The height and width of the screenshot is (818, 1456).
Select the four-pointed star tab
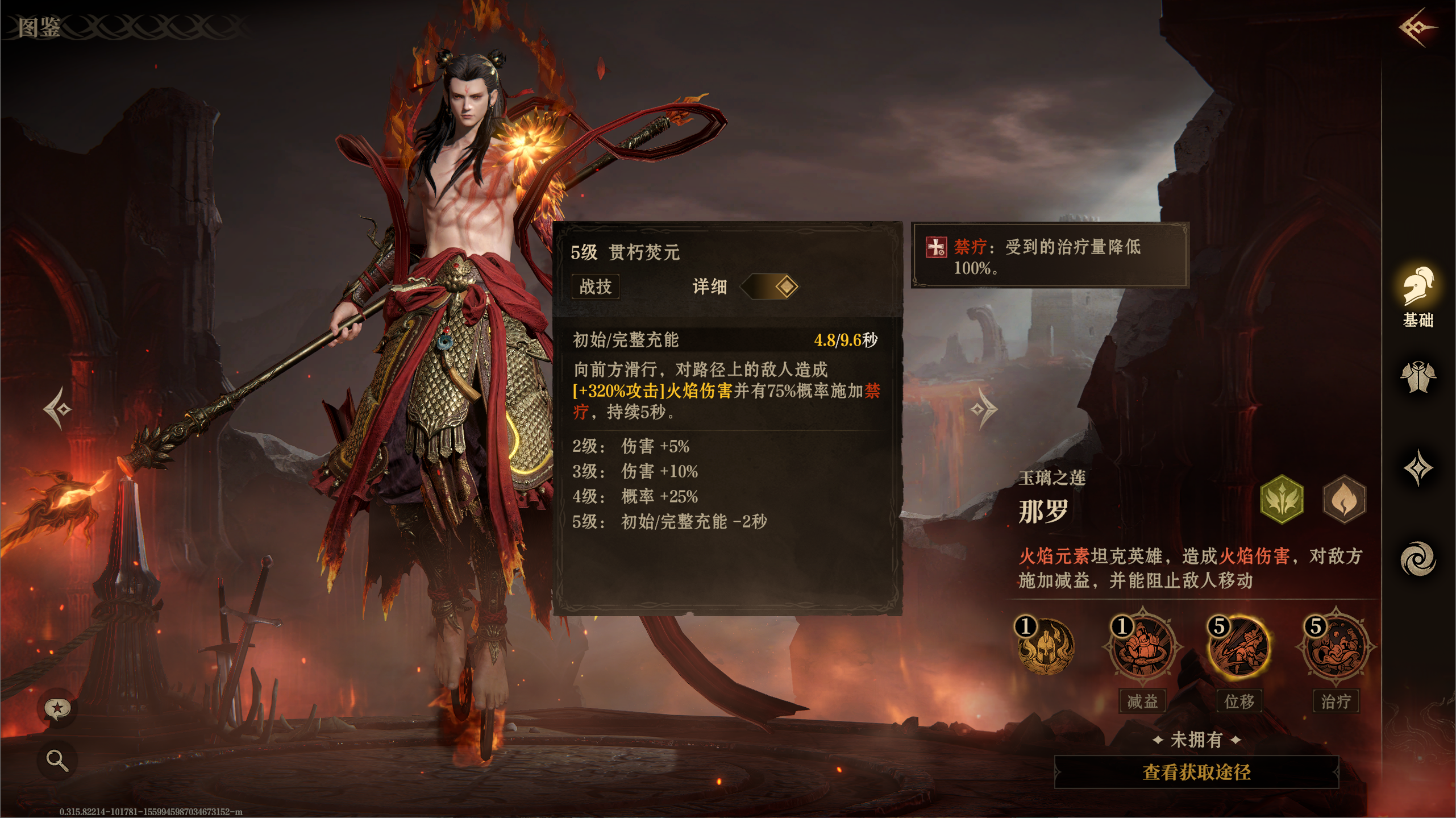pyautogui.click(x=1417, y=468)
